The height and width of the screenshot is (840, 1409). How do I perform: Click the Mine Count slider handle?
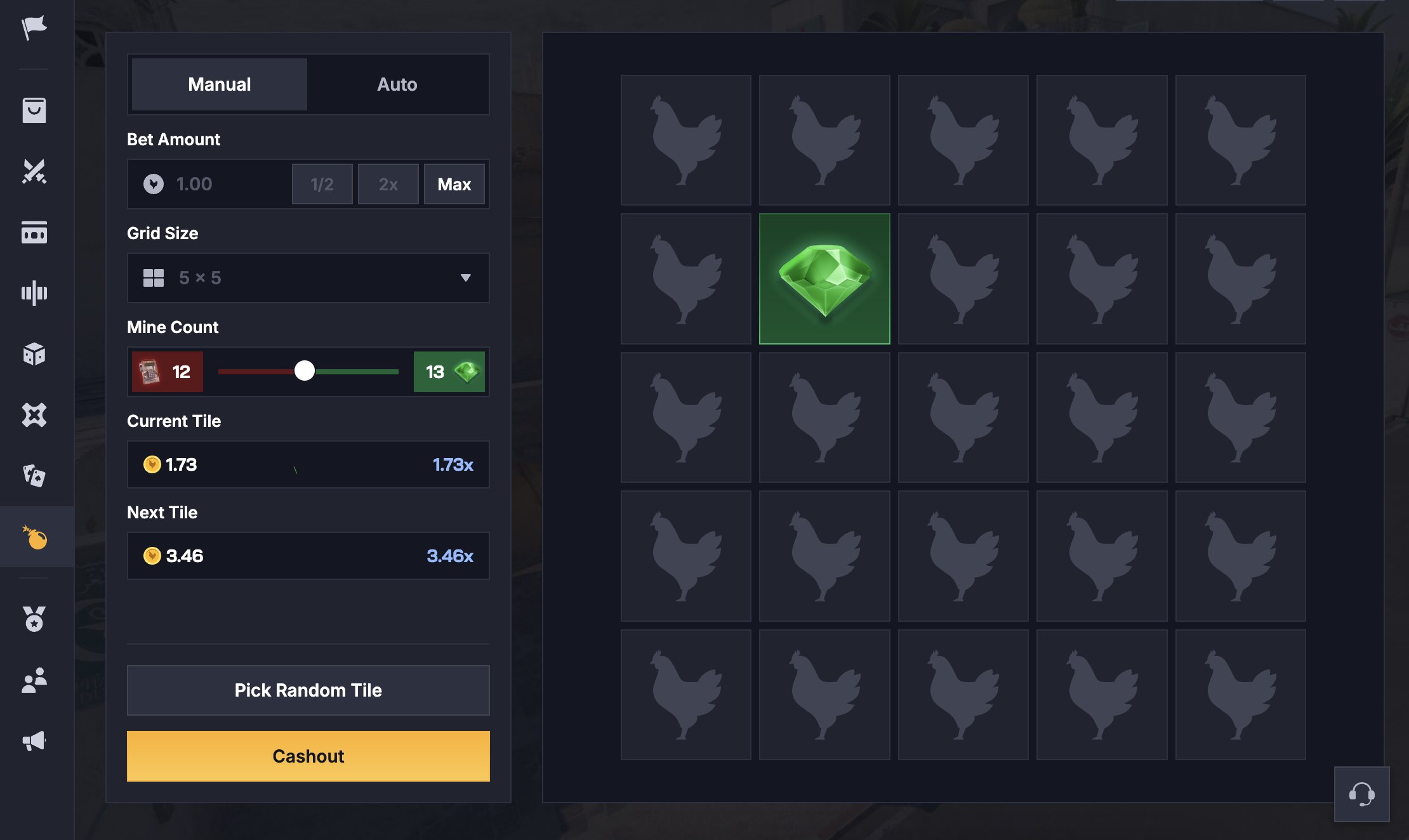305,371
